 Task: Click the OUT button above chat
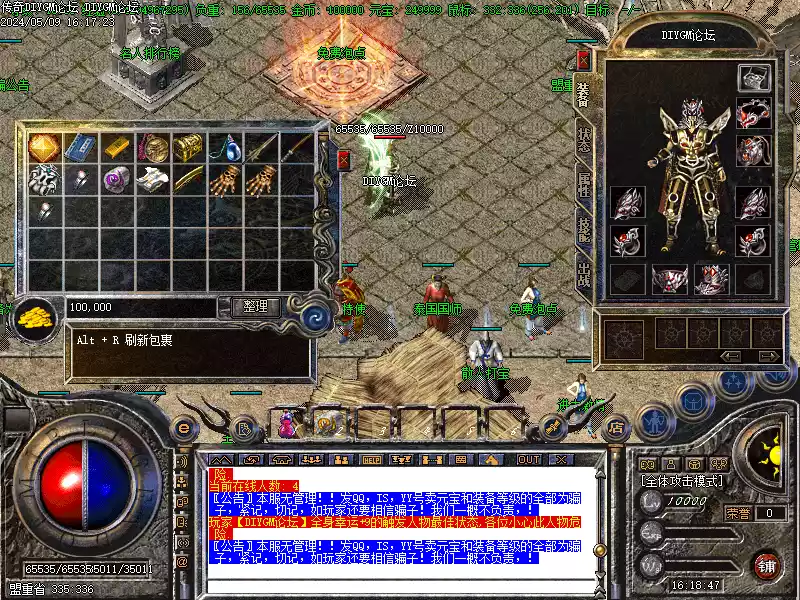529,459
